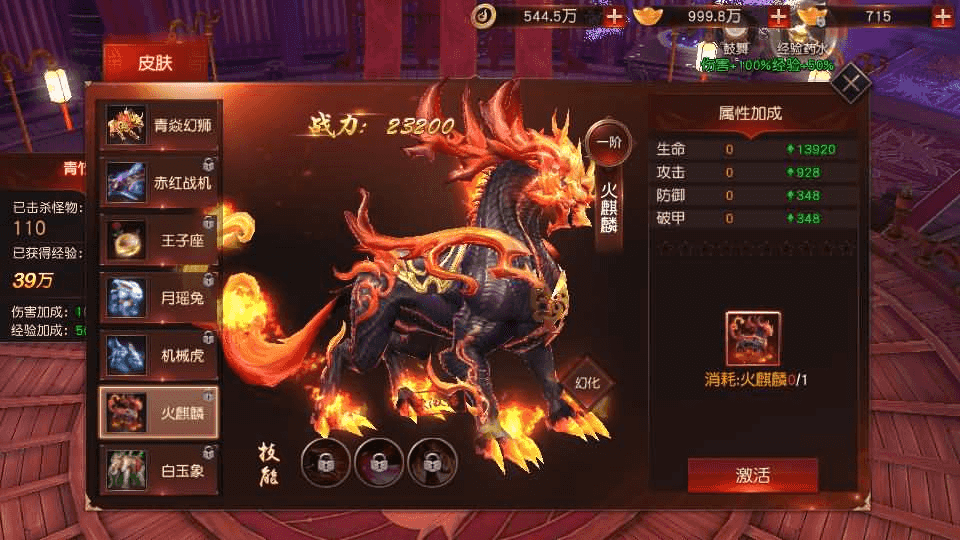Tap the 一阶 rank badge
This screenshot has width=960, height=540.
click(x=609, y=142)
